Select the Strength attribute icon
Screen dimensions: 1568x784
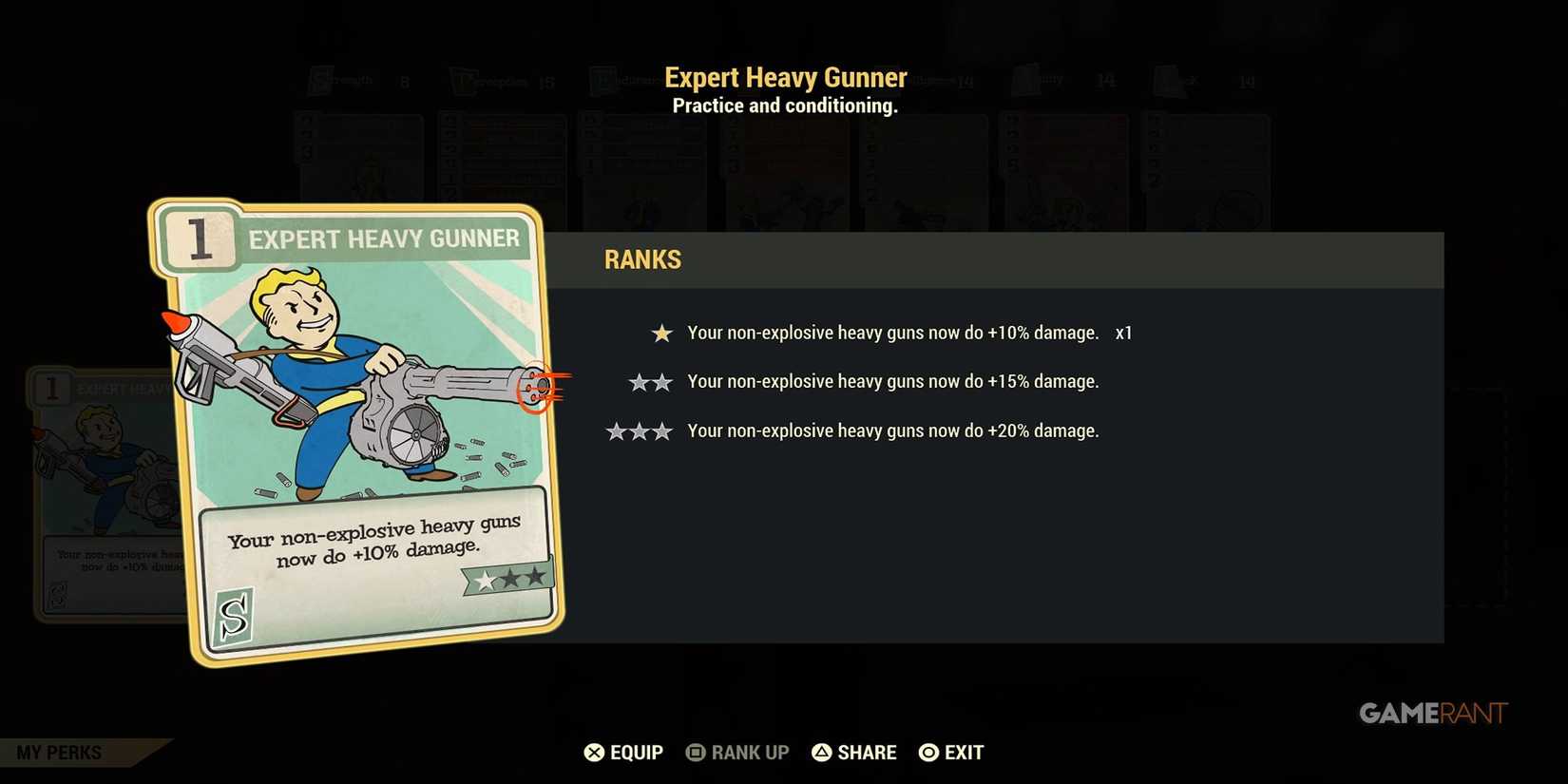pyautogui.click(x=320, y=81)
